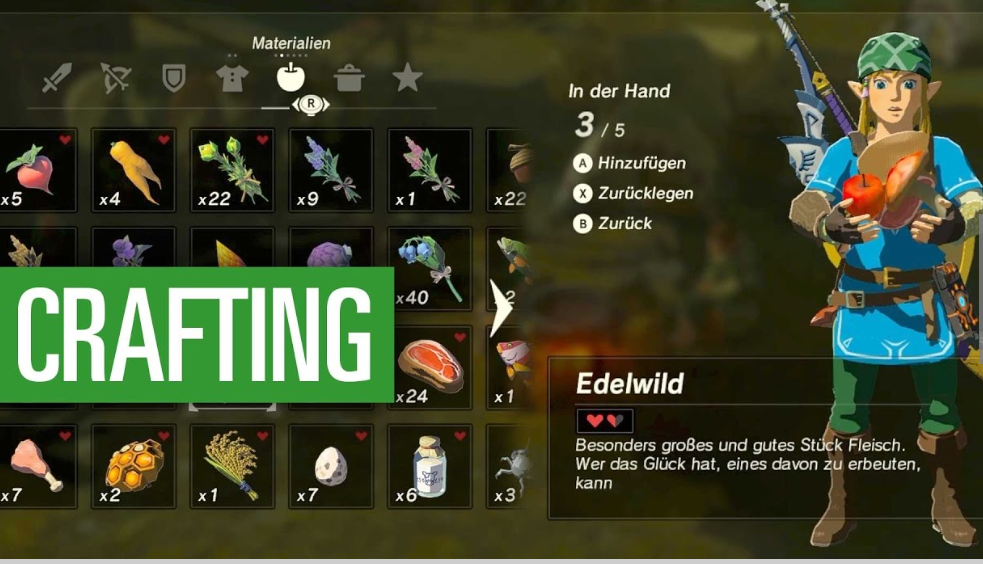Viewport: 983px width, 564px height.
Task: Open the armor shirt tab
Action: tap(232, 77)
